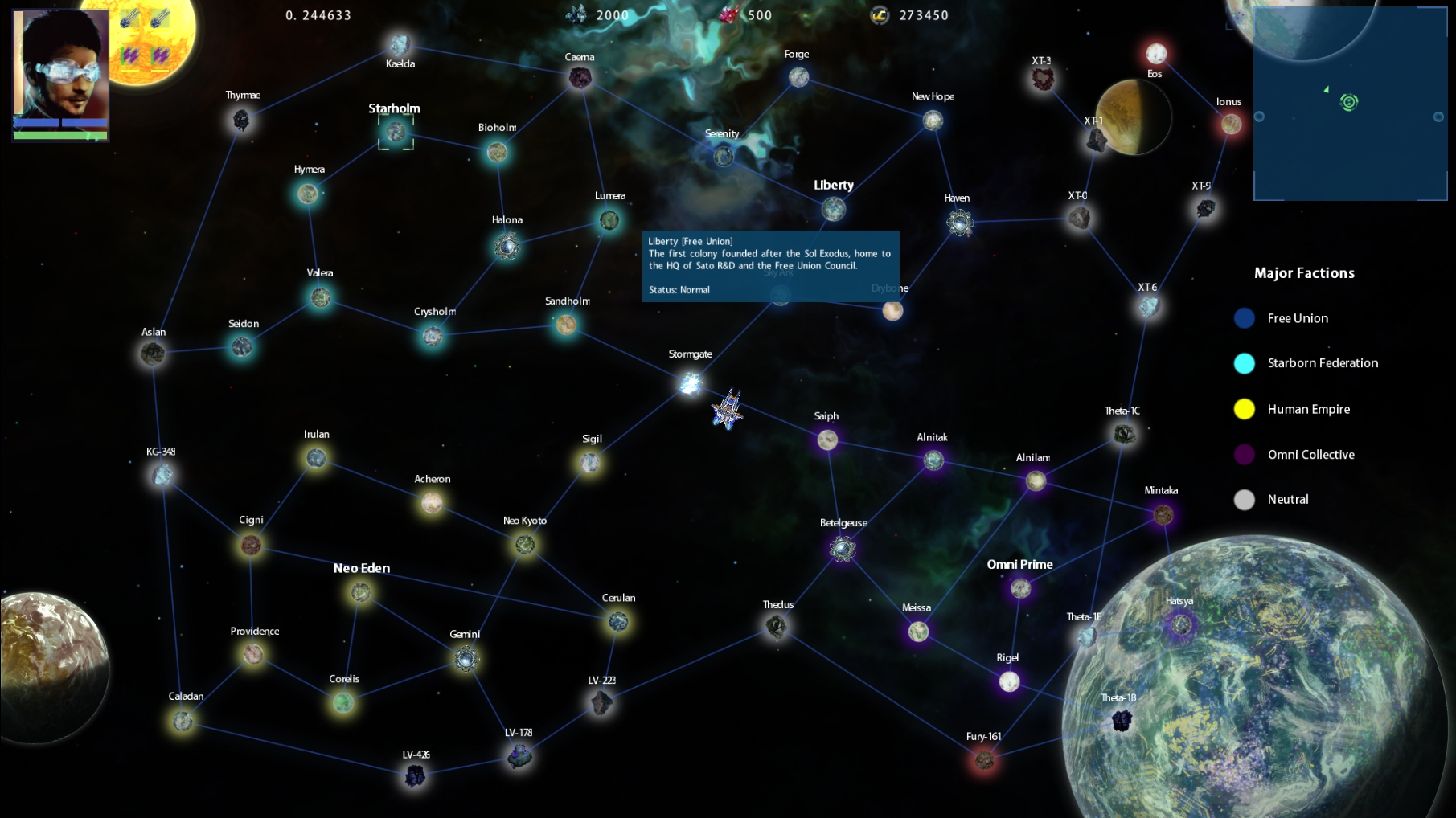Click the Ionus planet node
1456x818 pixels.
click(1231, 125)
